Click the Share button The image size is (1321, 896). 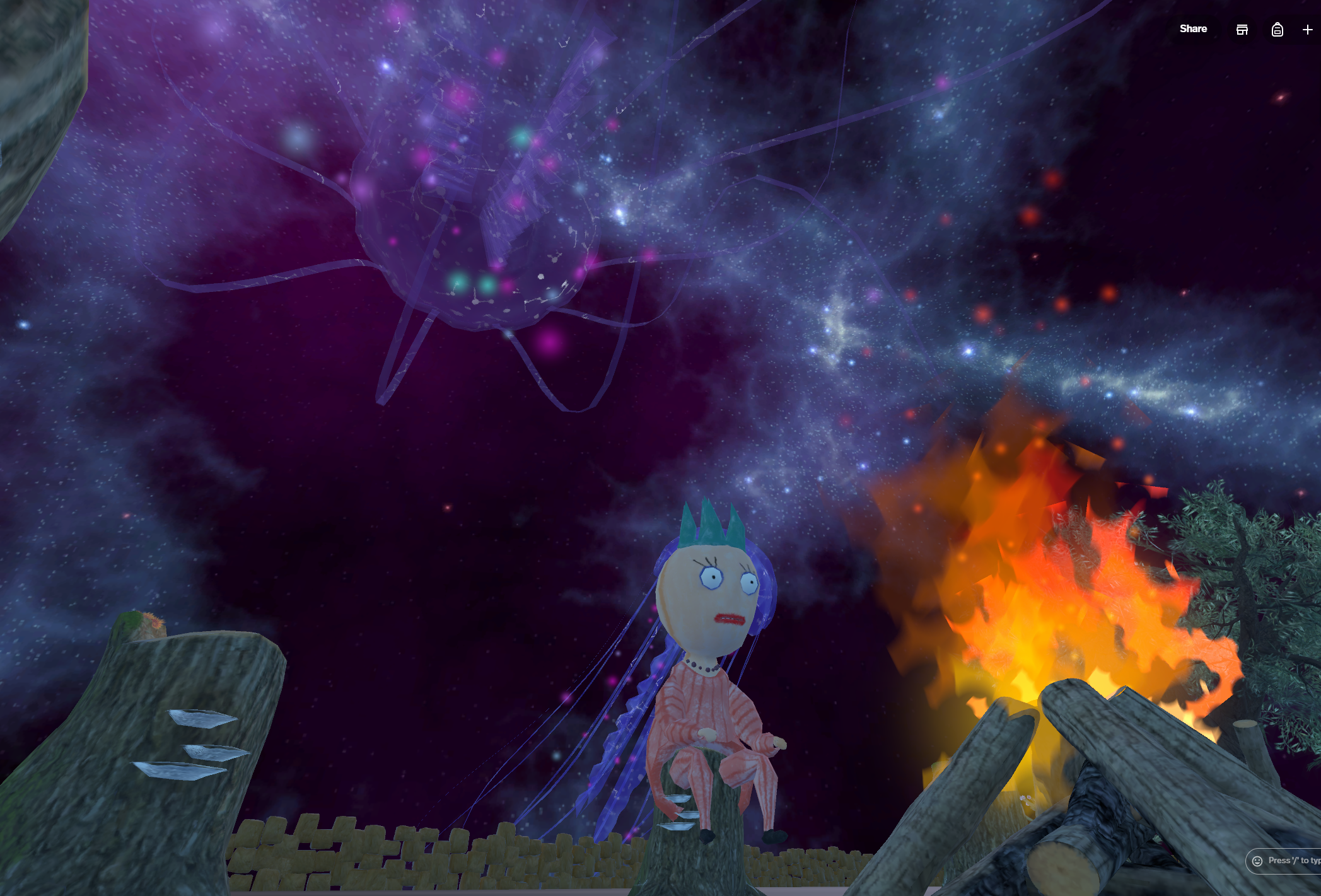point(1193,29)
